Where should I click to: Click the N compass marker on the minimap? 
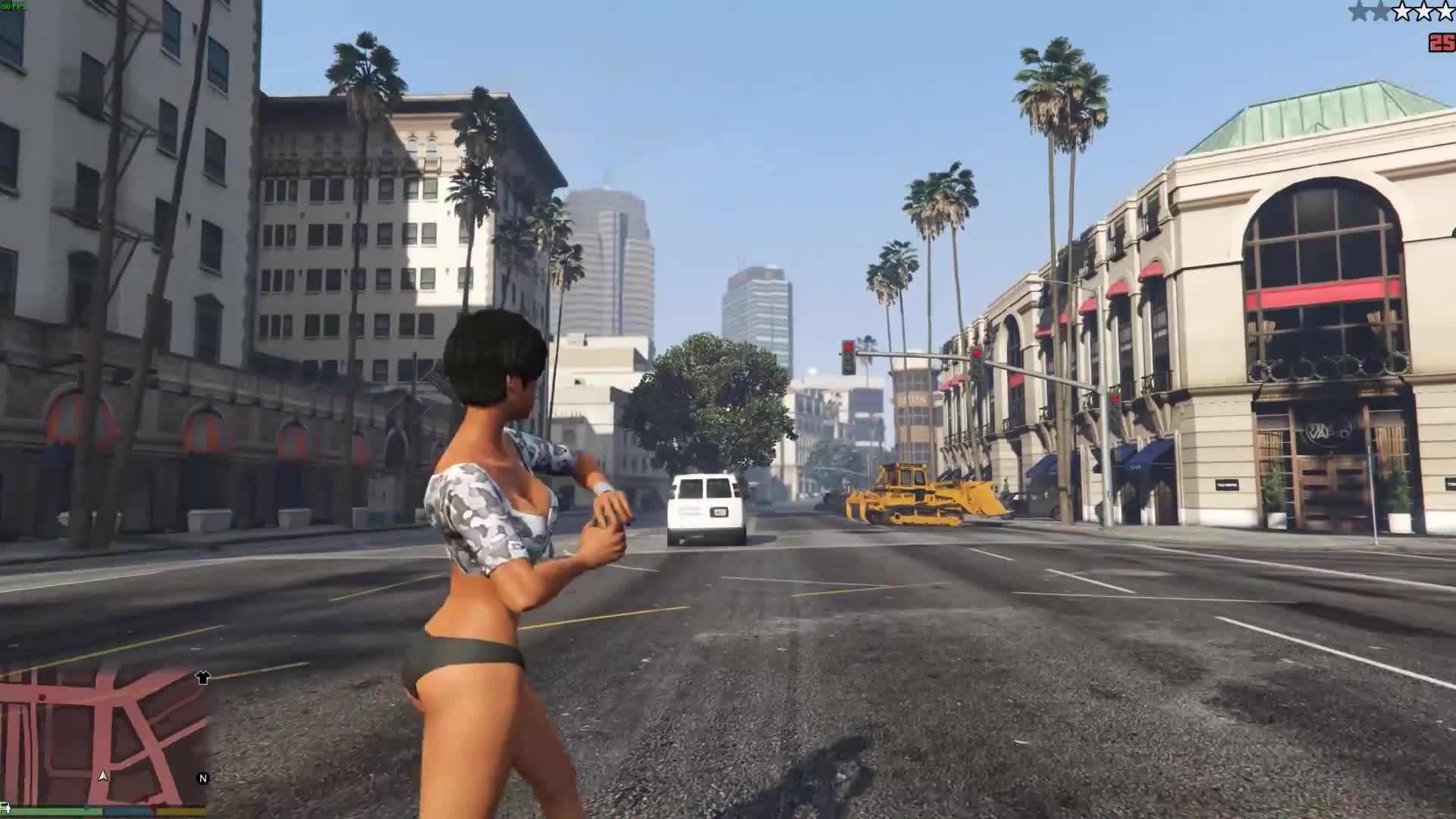click(x=202, y=777)
